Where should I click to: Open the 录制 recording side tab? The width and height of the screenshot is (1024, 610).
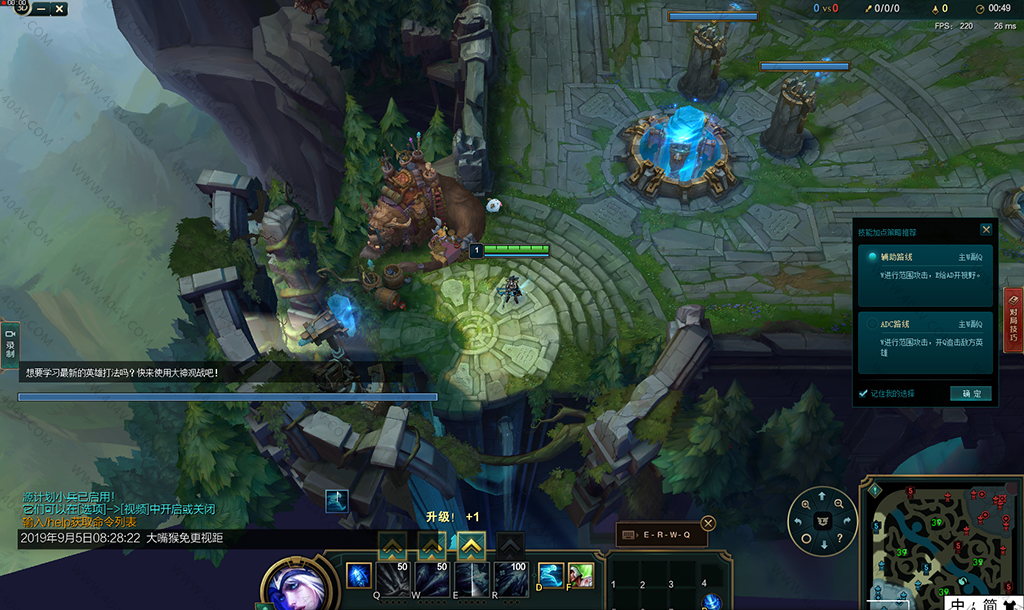[x=10, y=343]
